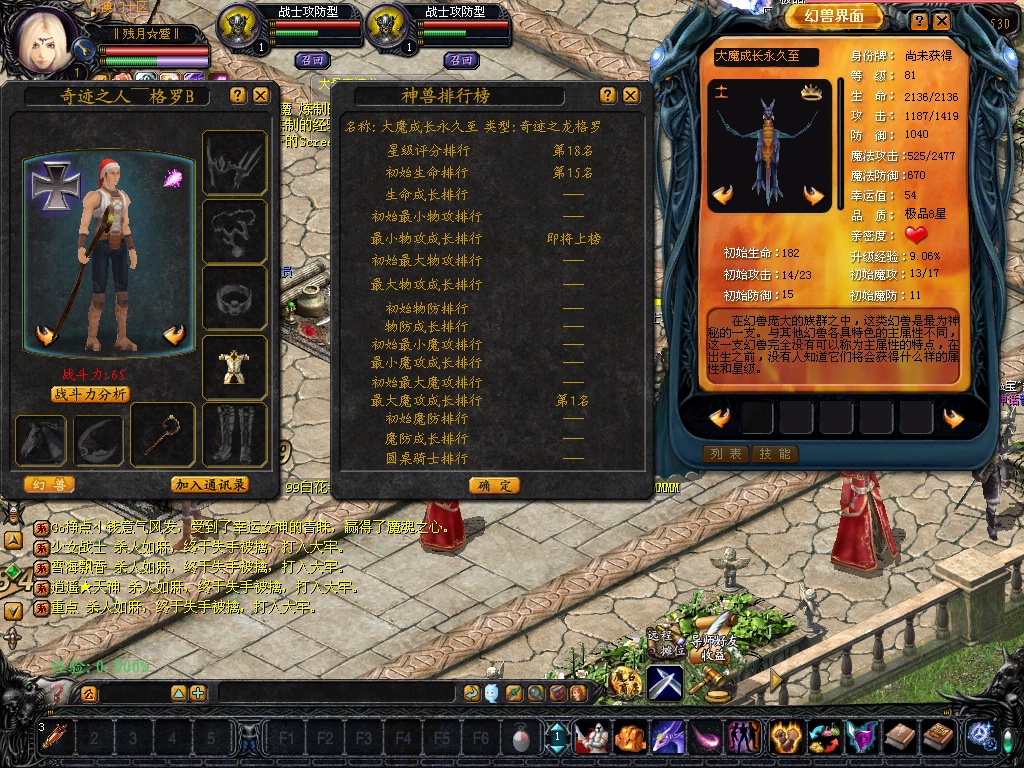
Task: Close the 幻兽界面 pet window
Action: [x=941, y=19]
